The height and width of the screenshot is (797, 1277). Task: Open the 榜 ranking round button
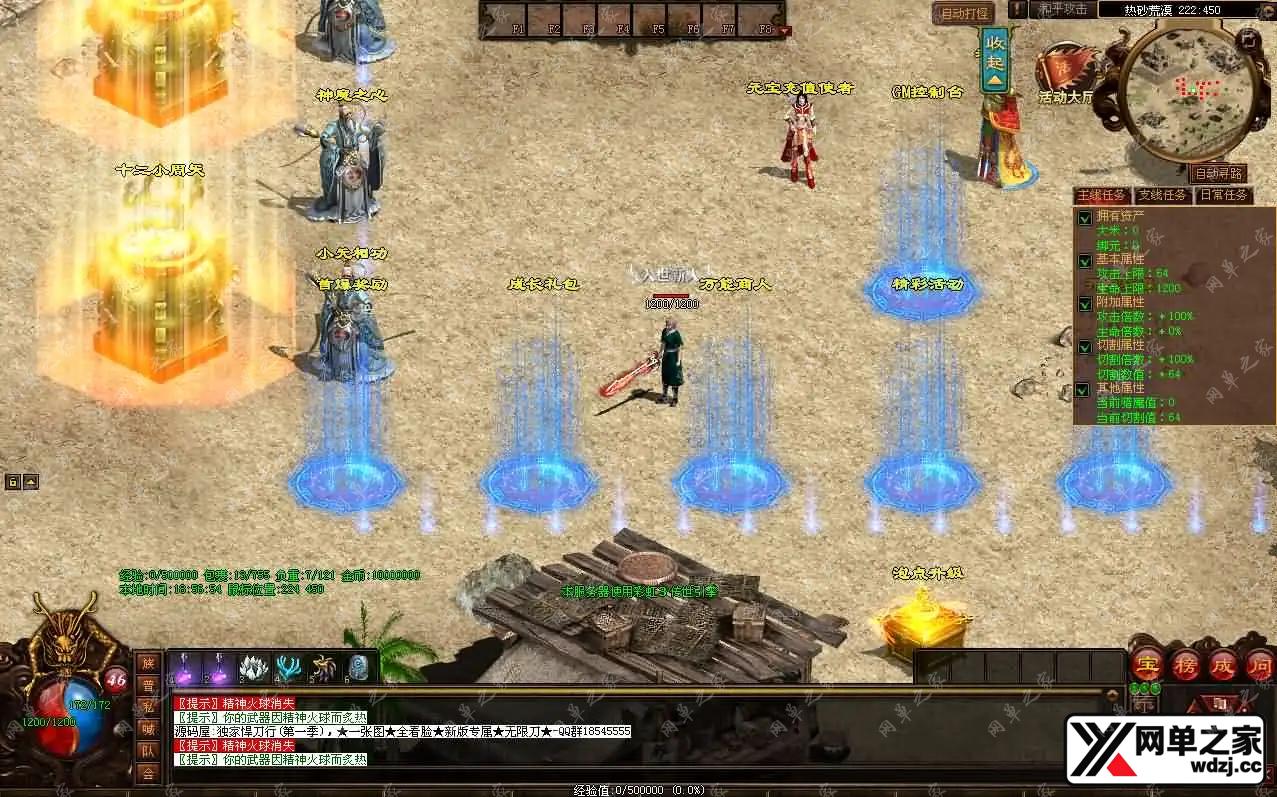(1185, 665)
